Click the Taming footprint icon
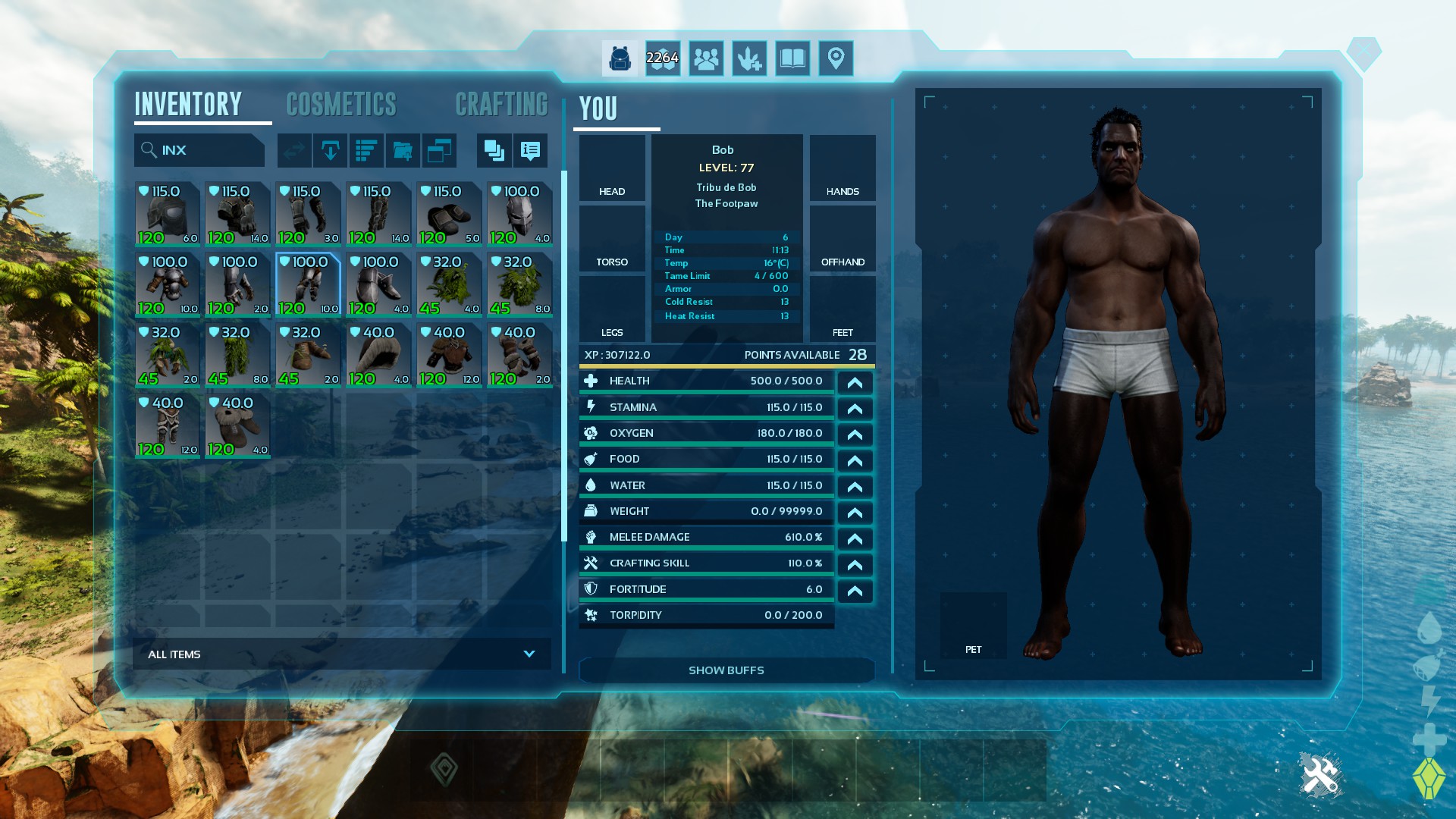 click(x=749, y=58)
